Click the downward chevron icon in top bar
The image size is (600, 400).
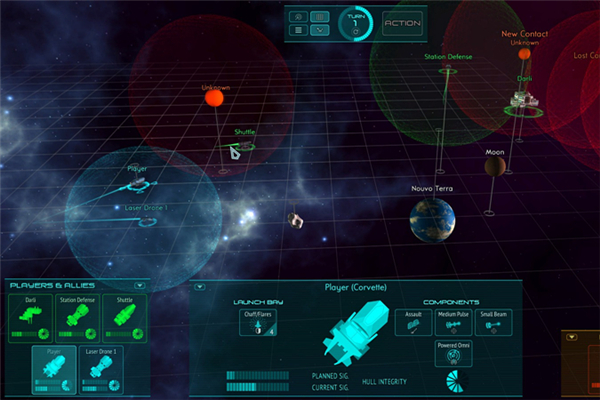point(319,31)
